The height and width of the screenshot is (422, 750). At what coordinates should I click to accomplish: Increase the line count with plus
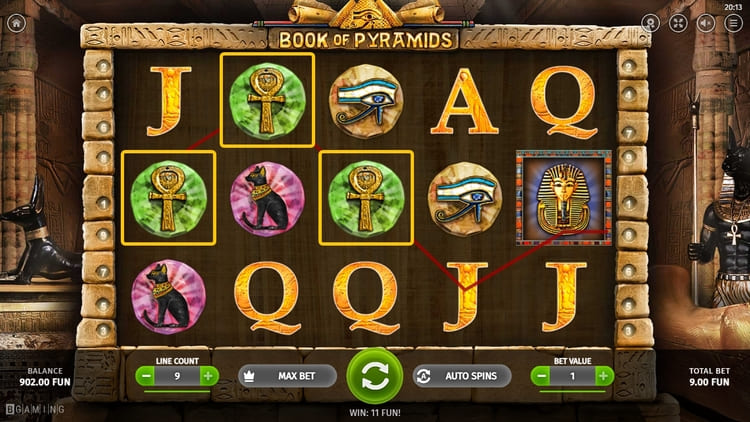[208, 376]
